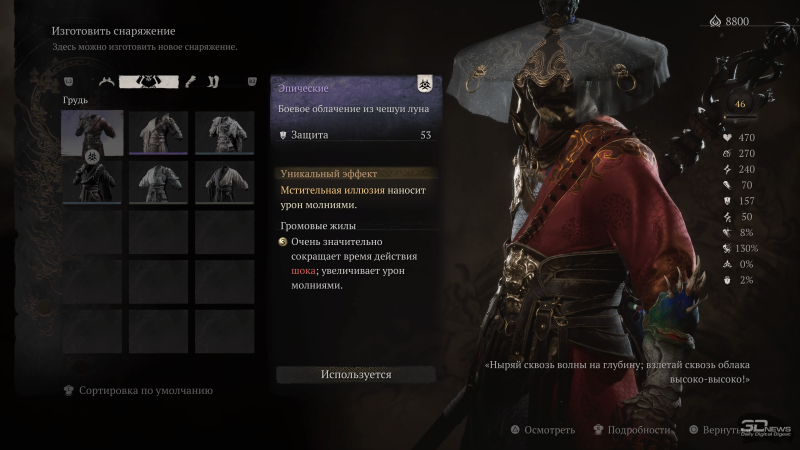Select the dark robe under the equipped armor

click(x=92, y=181)
